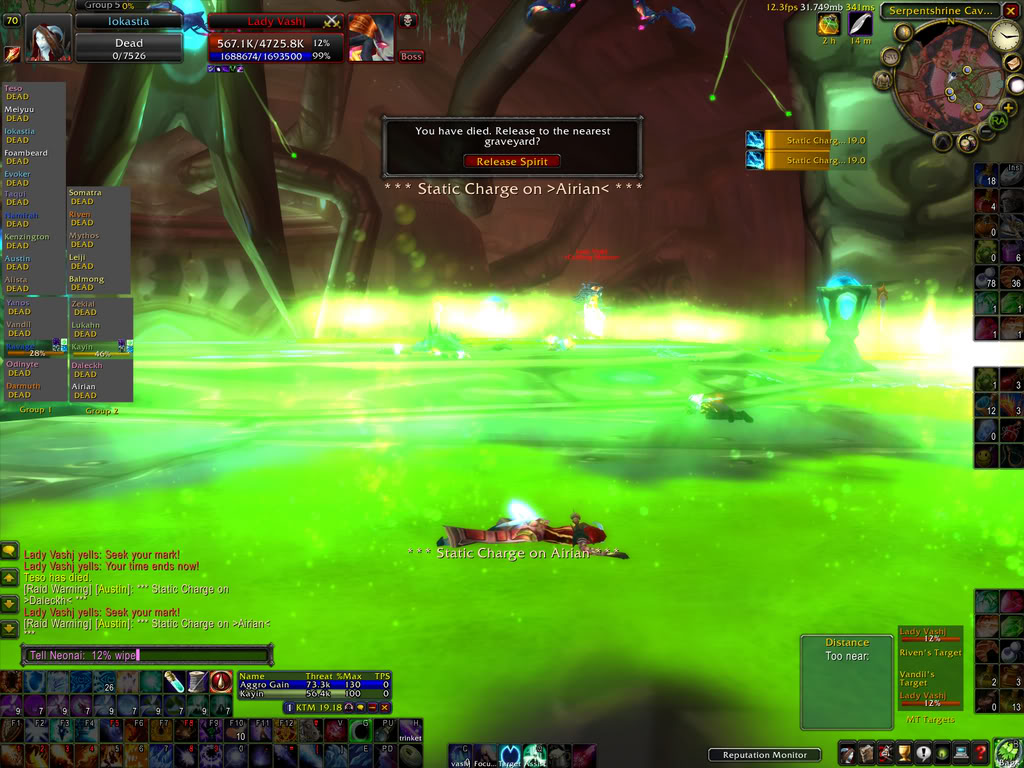Click Riven's Target in the MT Targets list
1024x768 pixels.
coord(930,653)
